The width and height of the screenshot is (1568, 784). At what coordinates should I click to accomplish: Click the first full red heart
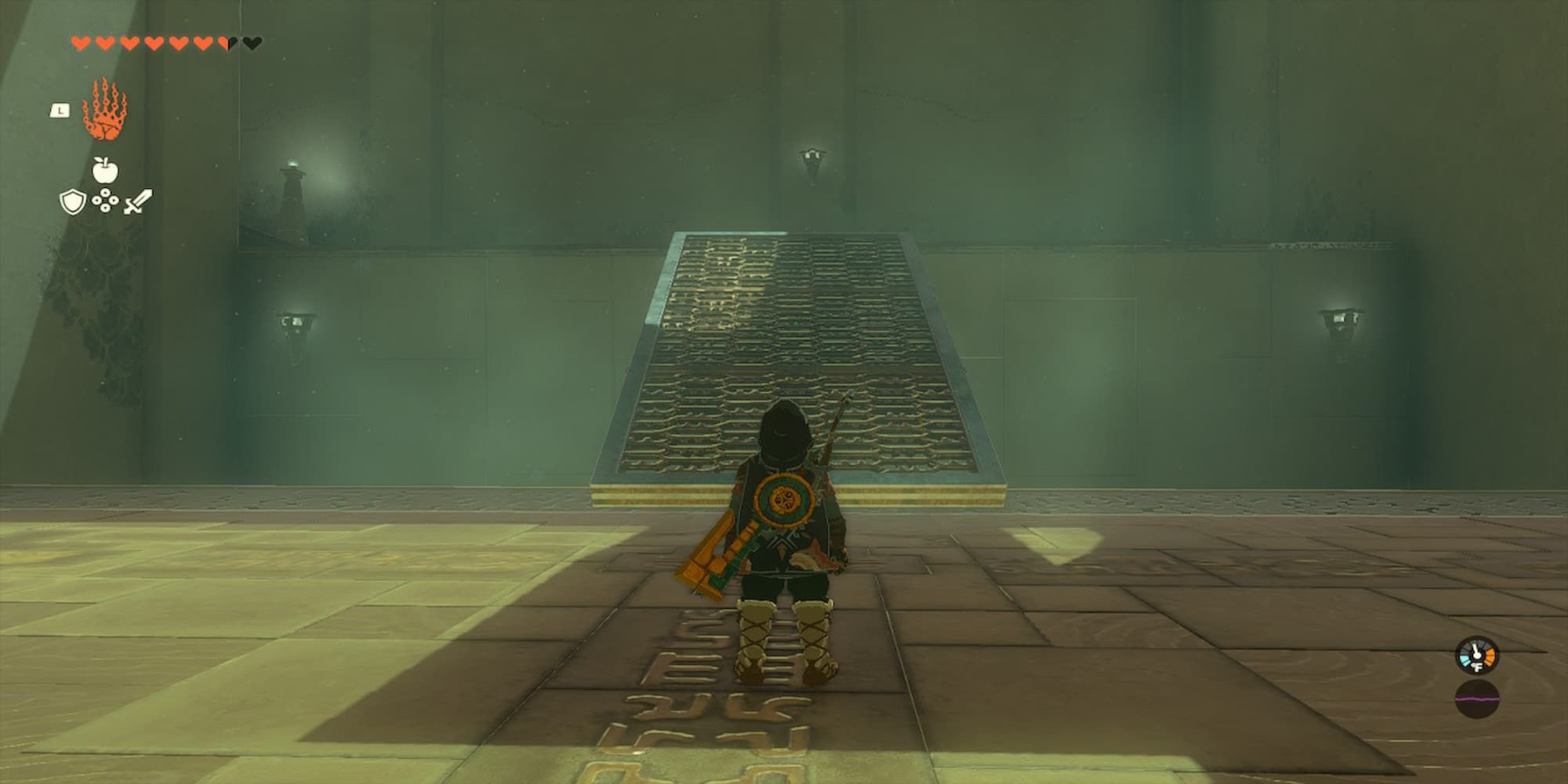pyautogui.click(x=81, y=42)
